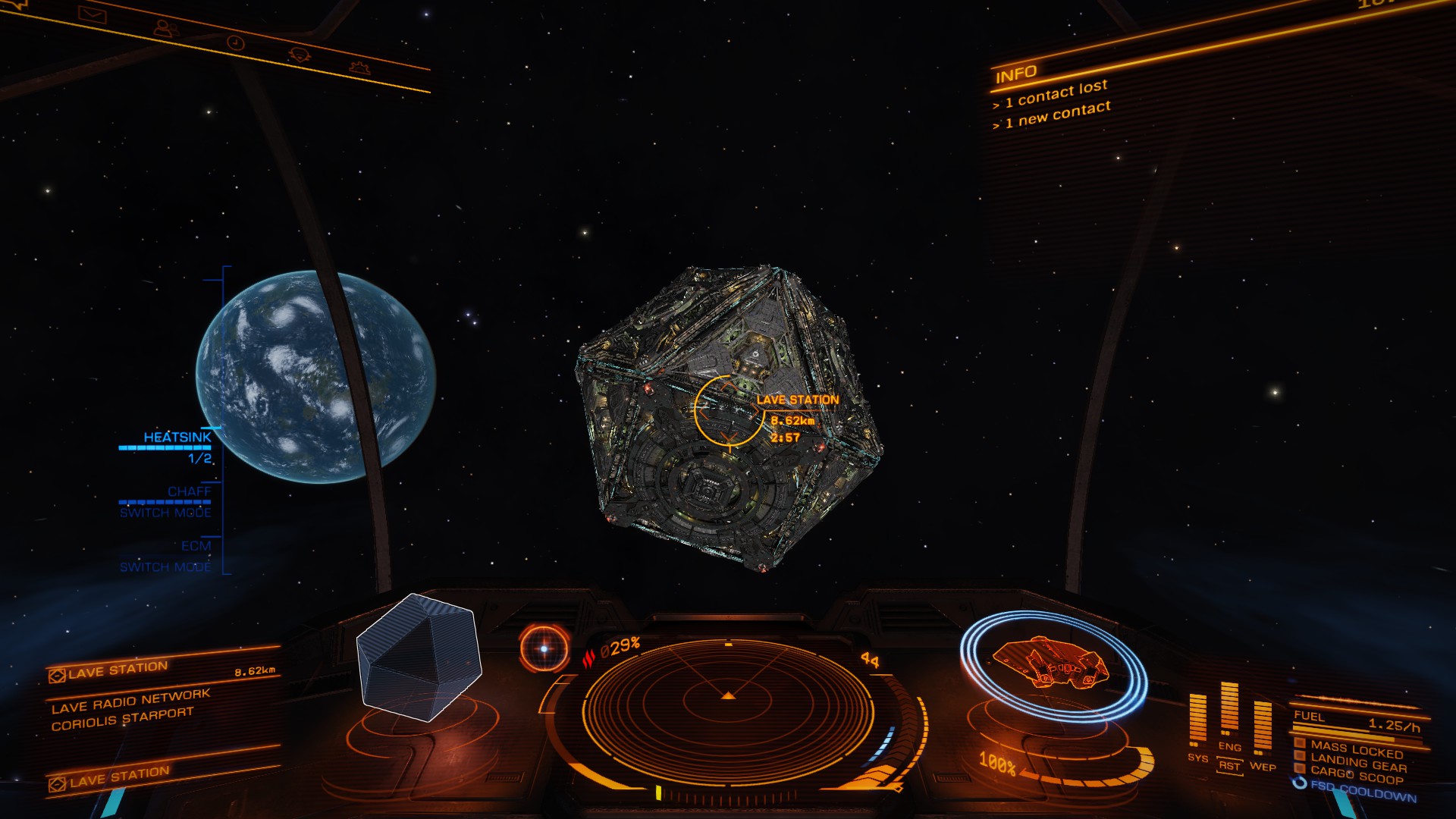Open the friends and wings icon

tap(165, 29)
